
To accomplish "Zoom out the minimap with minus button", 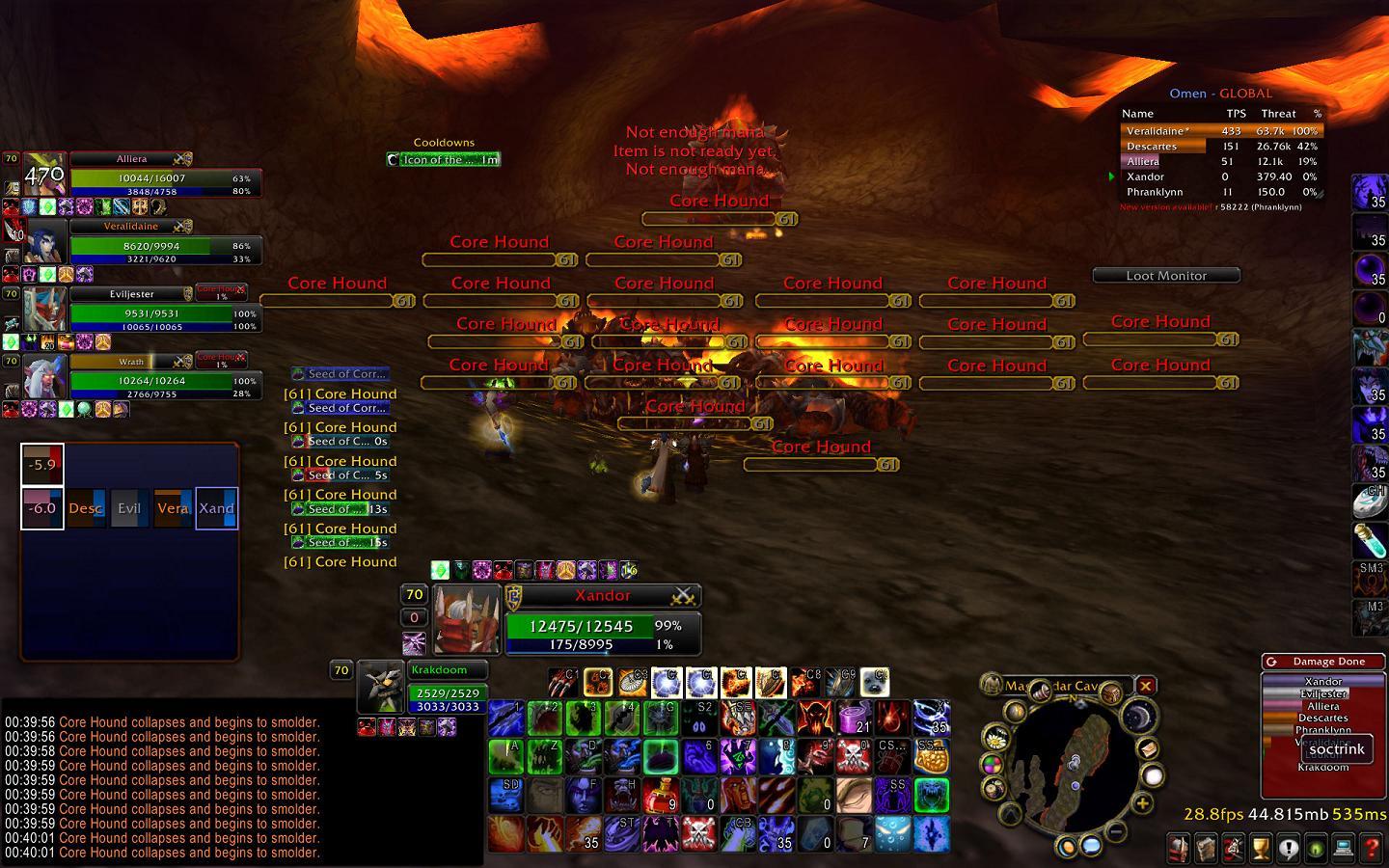I will (1114, 830).
